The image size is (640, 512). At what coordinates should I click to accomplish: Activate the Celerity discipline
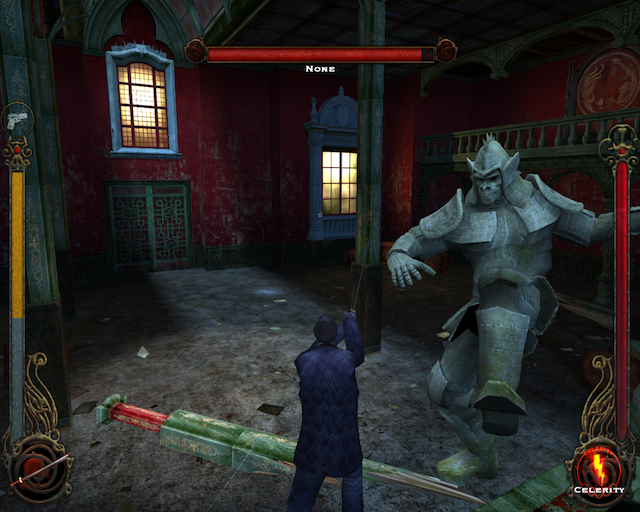tap(599, 469)
